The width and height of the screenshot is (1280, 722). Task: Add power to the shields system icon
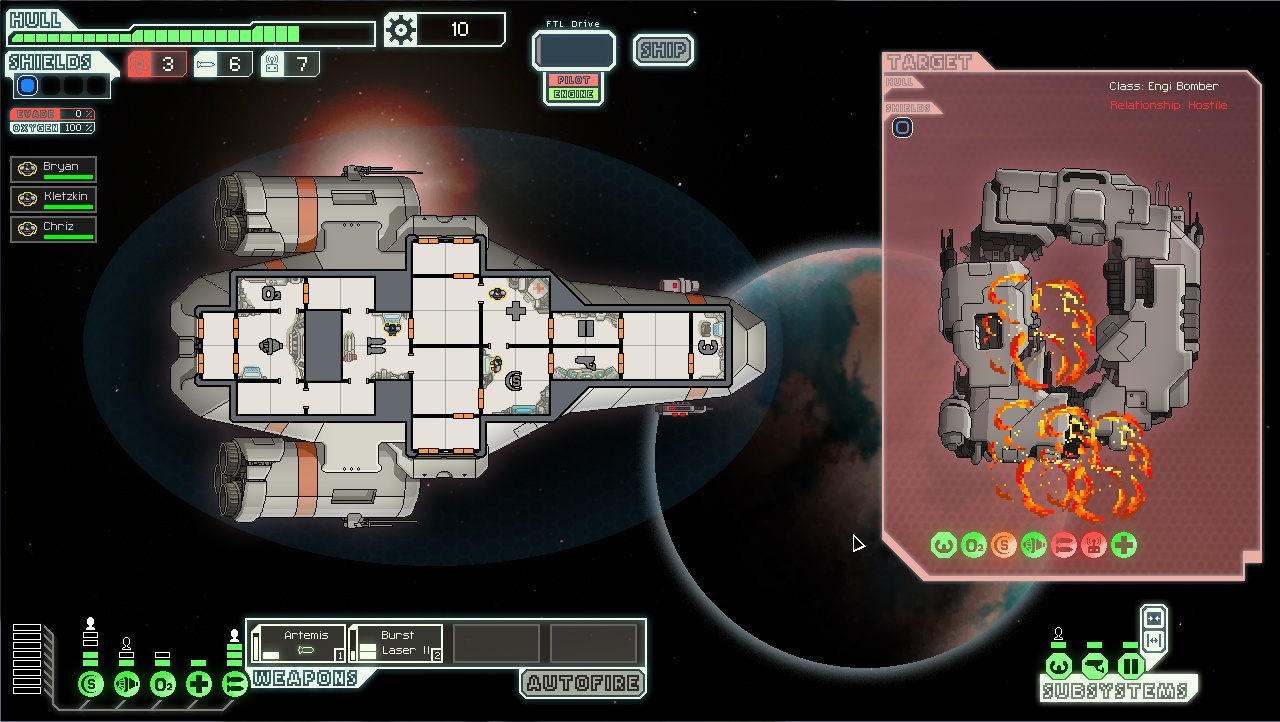91,684
